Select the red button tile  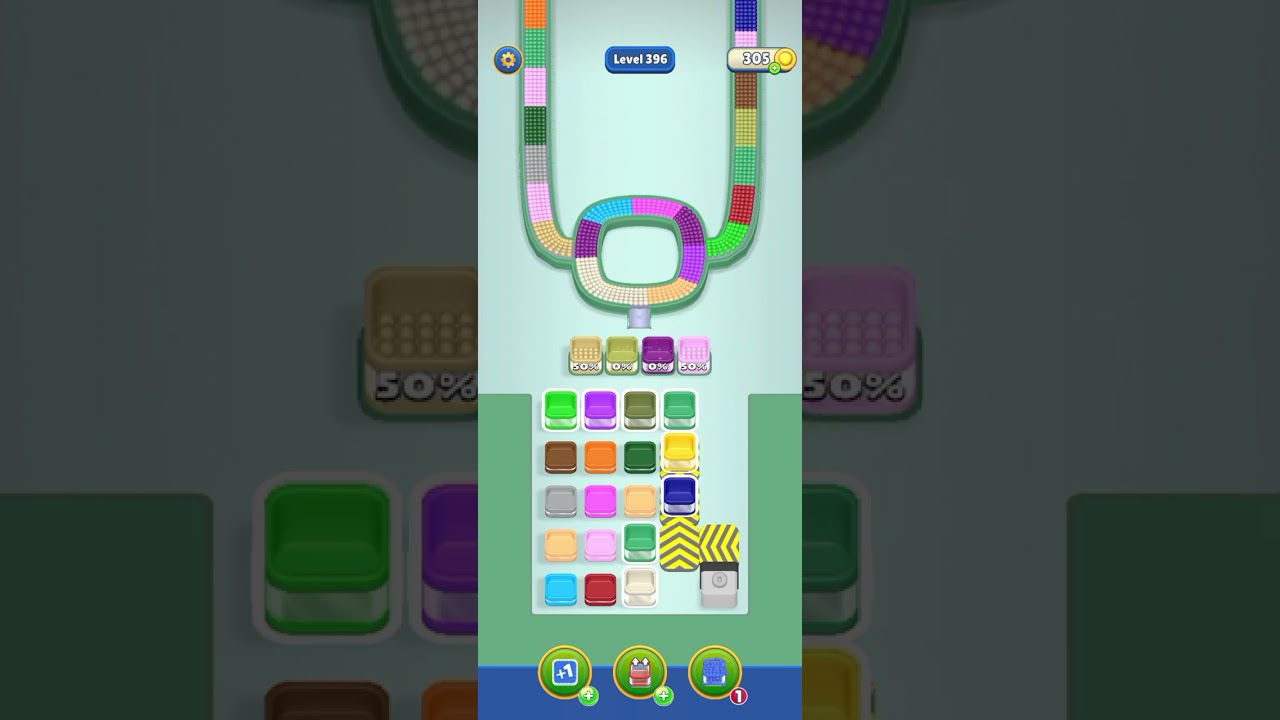click(x=599, y=589)
